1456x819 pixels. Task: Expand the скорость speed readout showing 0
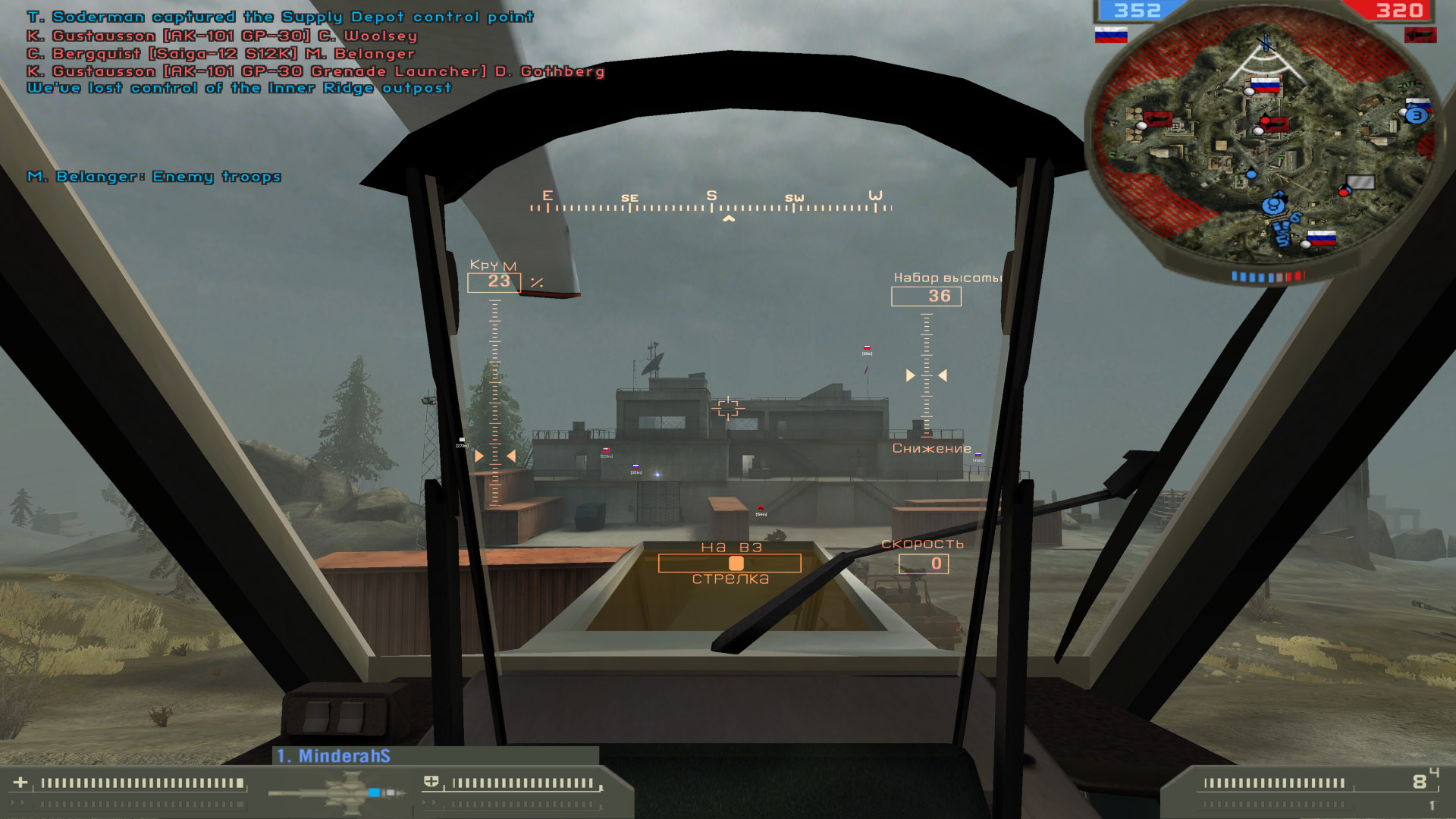(923, 563)
